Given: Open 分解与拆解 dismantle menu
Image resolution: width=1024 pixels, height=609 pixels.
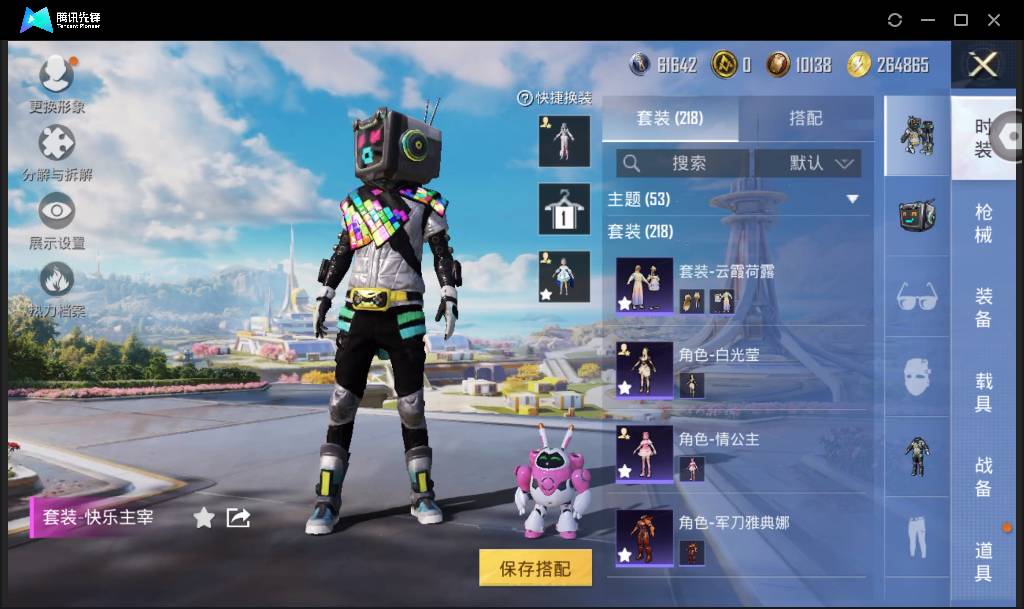Looking at the screenshot, I should [57, 145].
